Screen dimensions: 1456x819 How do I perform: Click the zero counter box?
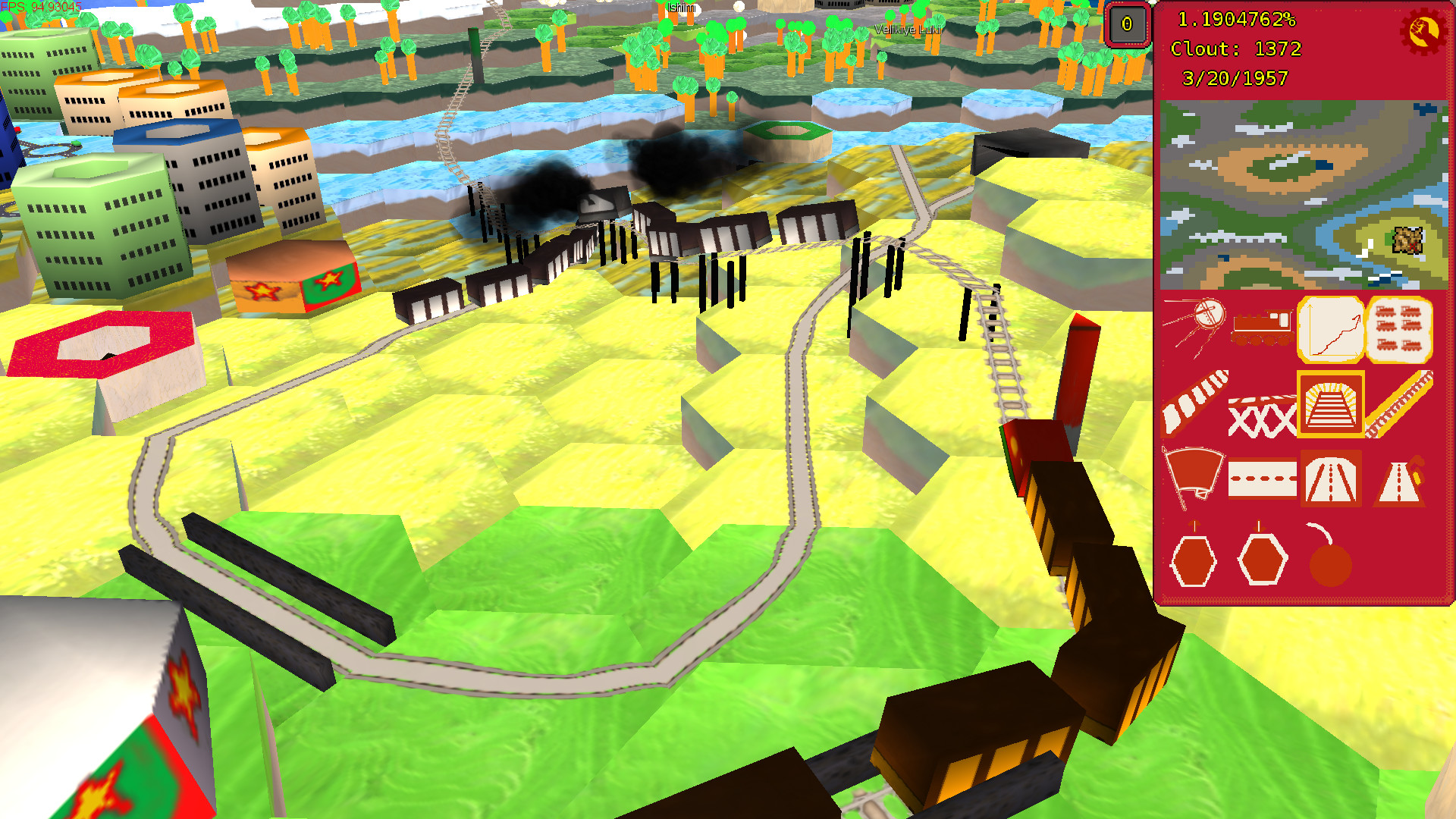point(1128,25)
